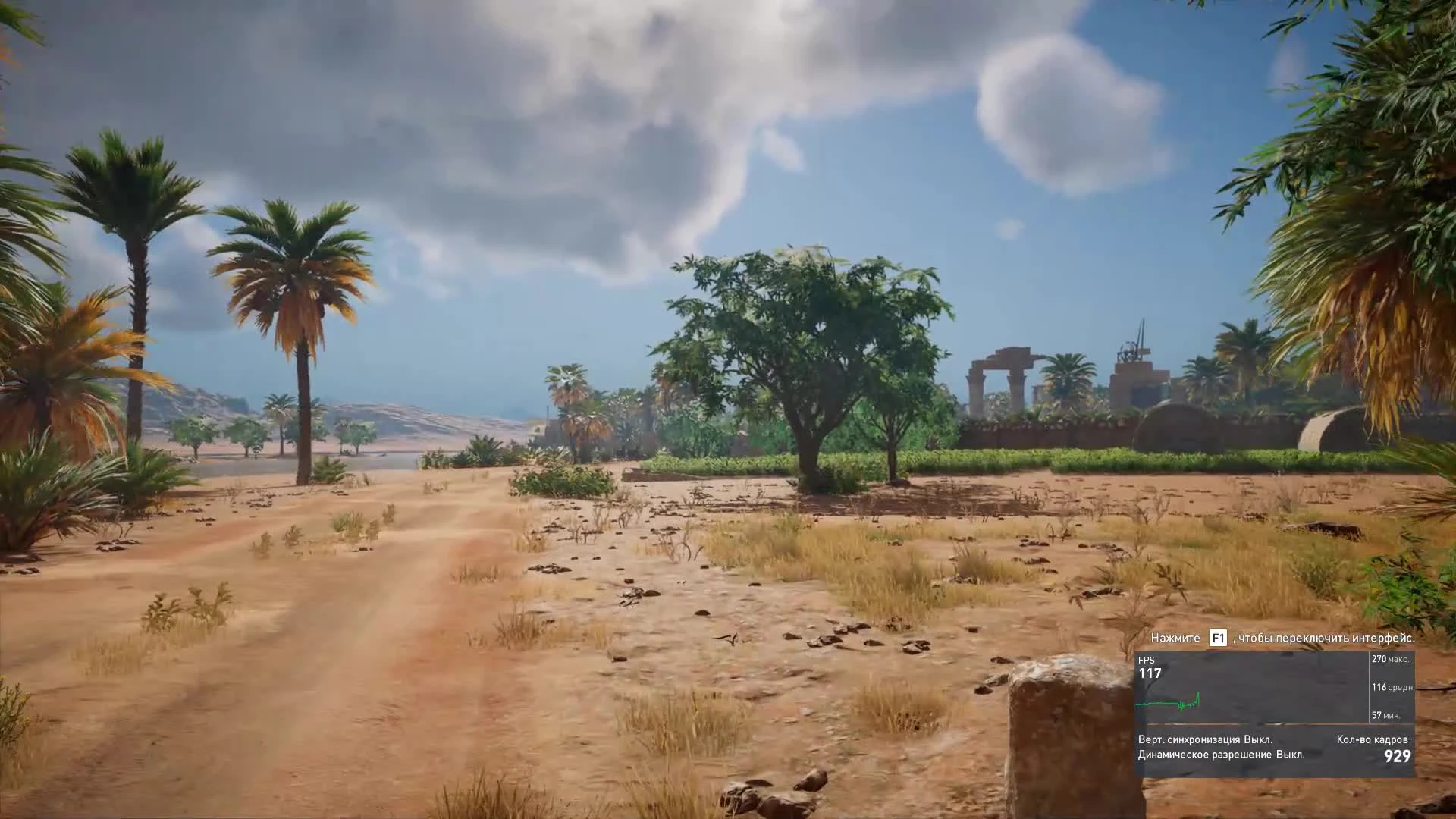Click the Выкл. state of vertical sync

(1260, 739)
